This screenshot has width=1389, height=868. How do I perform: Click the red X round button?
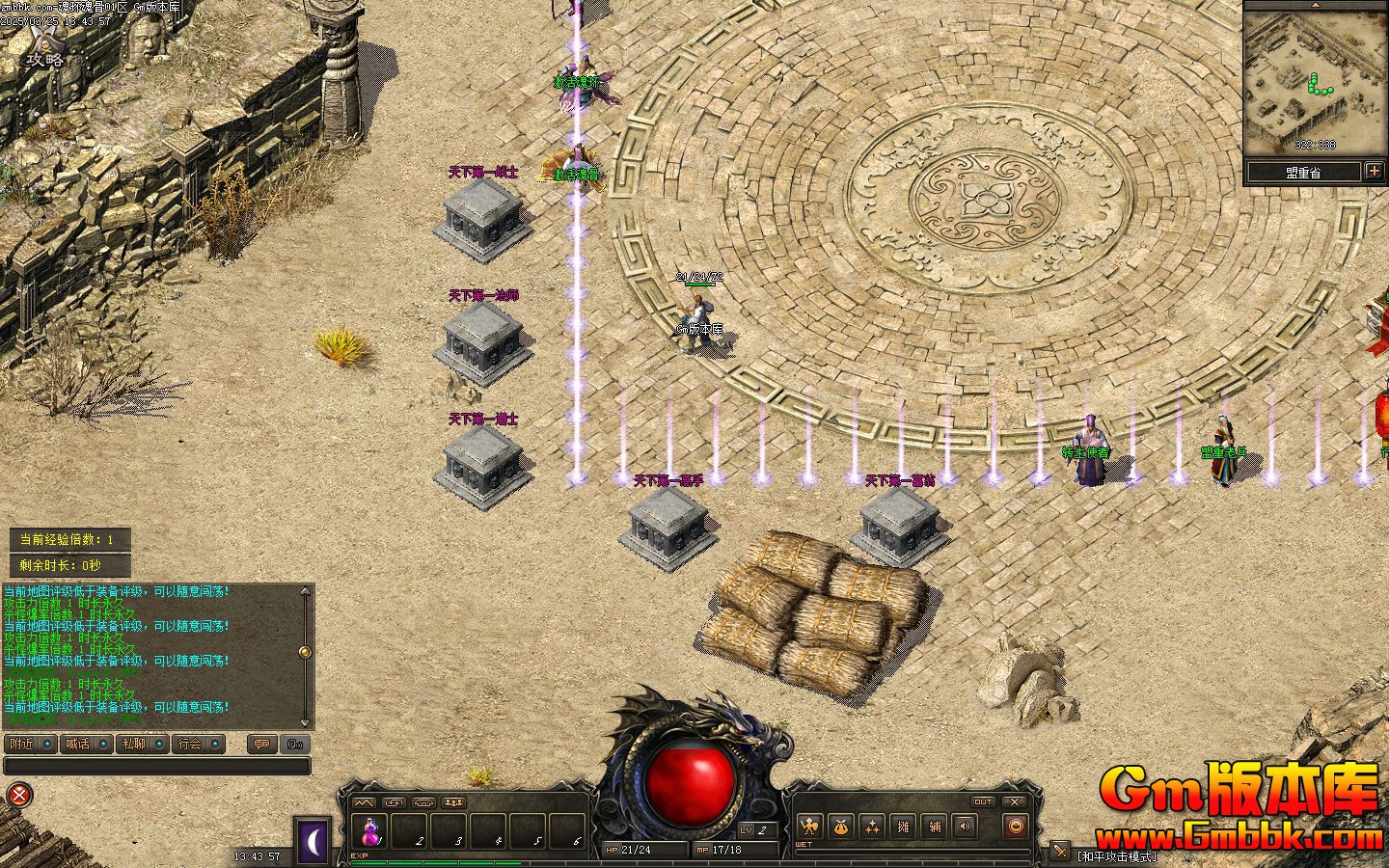click(x=18, y=795)
